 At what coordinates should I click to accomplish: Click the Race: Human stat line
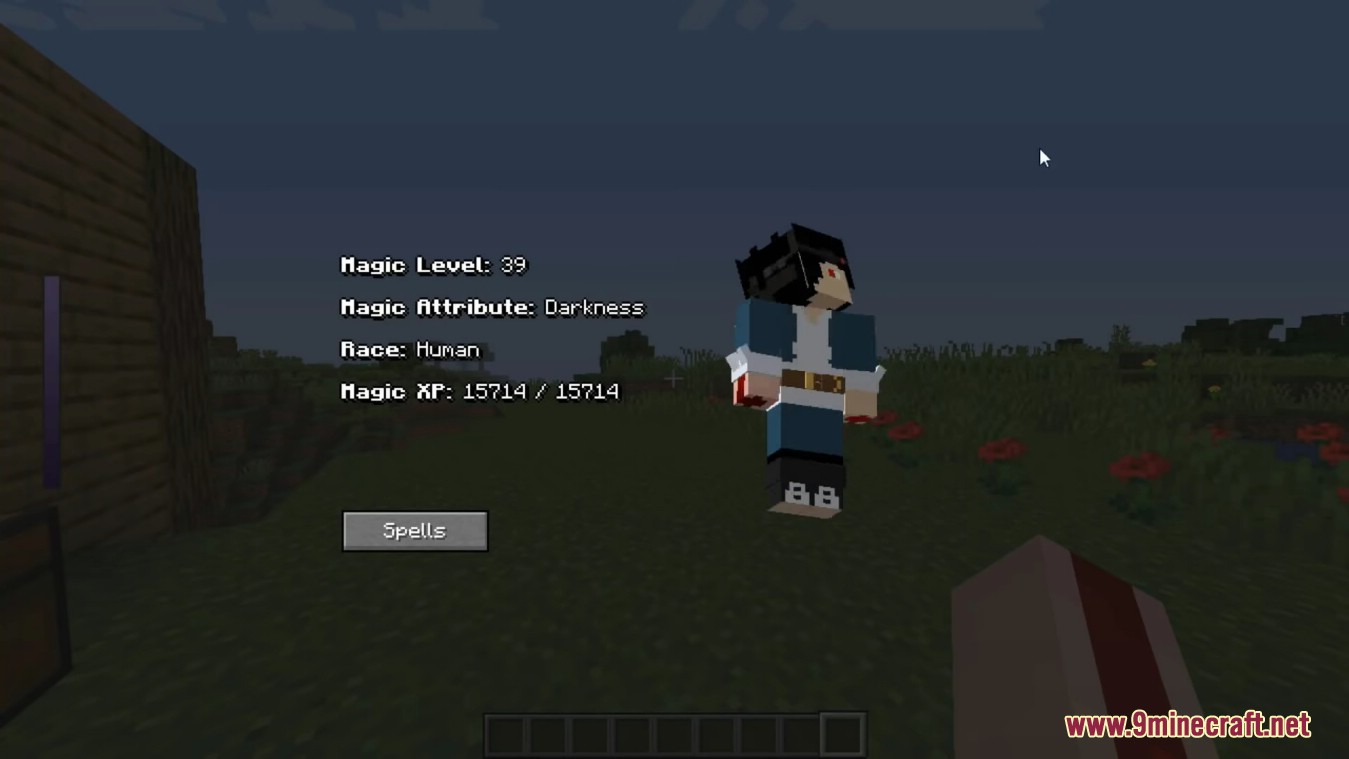pyautogui.click(x=409, y=349)
